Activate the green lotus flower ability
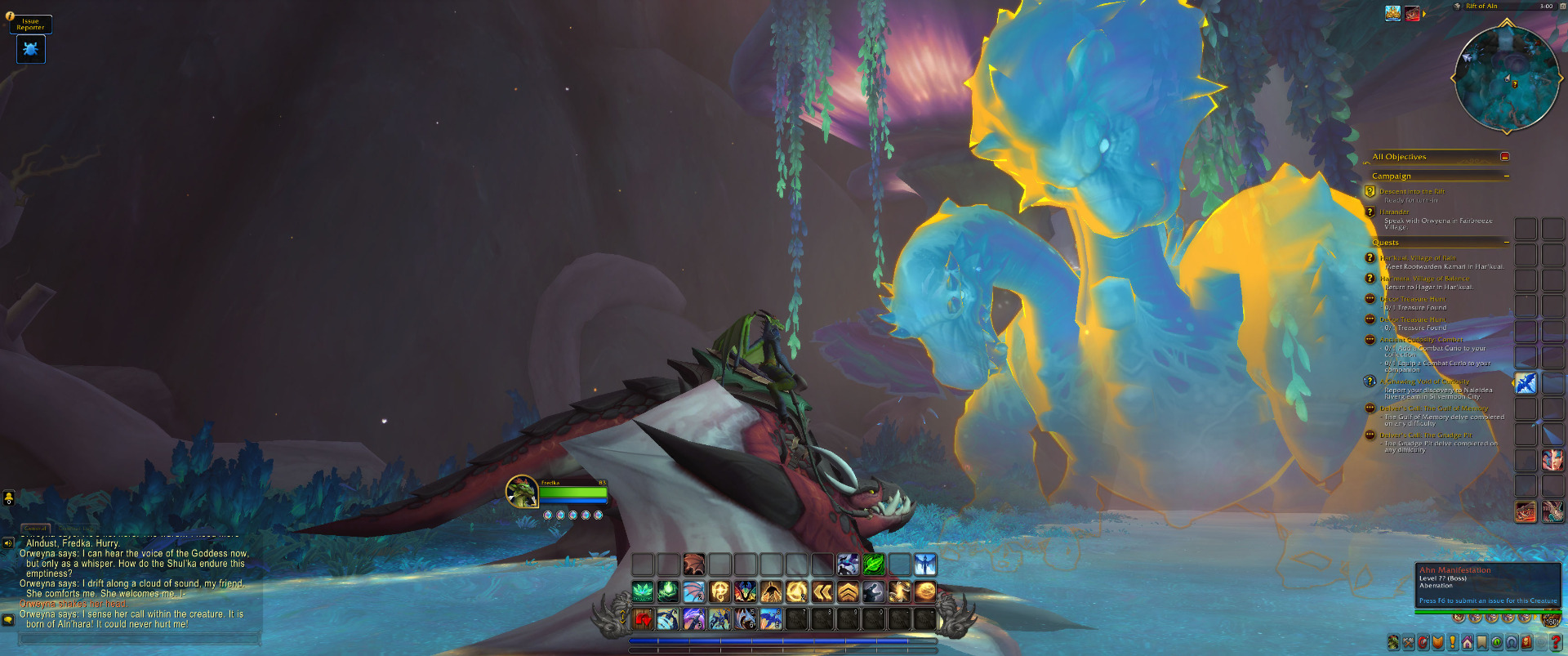 pos(643,591)
